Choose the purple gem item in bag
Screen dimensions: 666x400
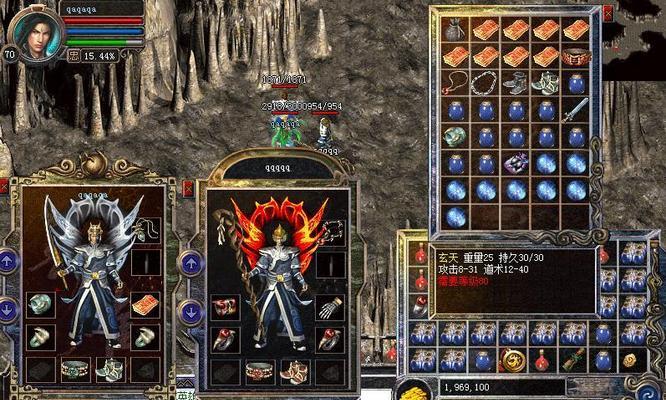point(516,163)
